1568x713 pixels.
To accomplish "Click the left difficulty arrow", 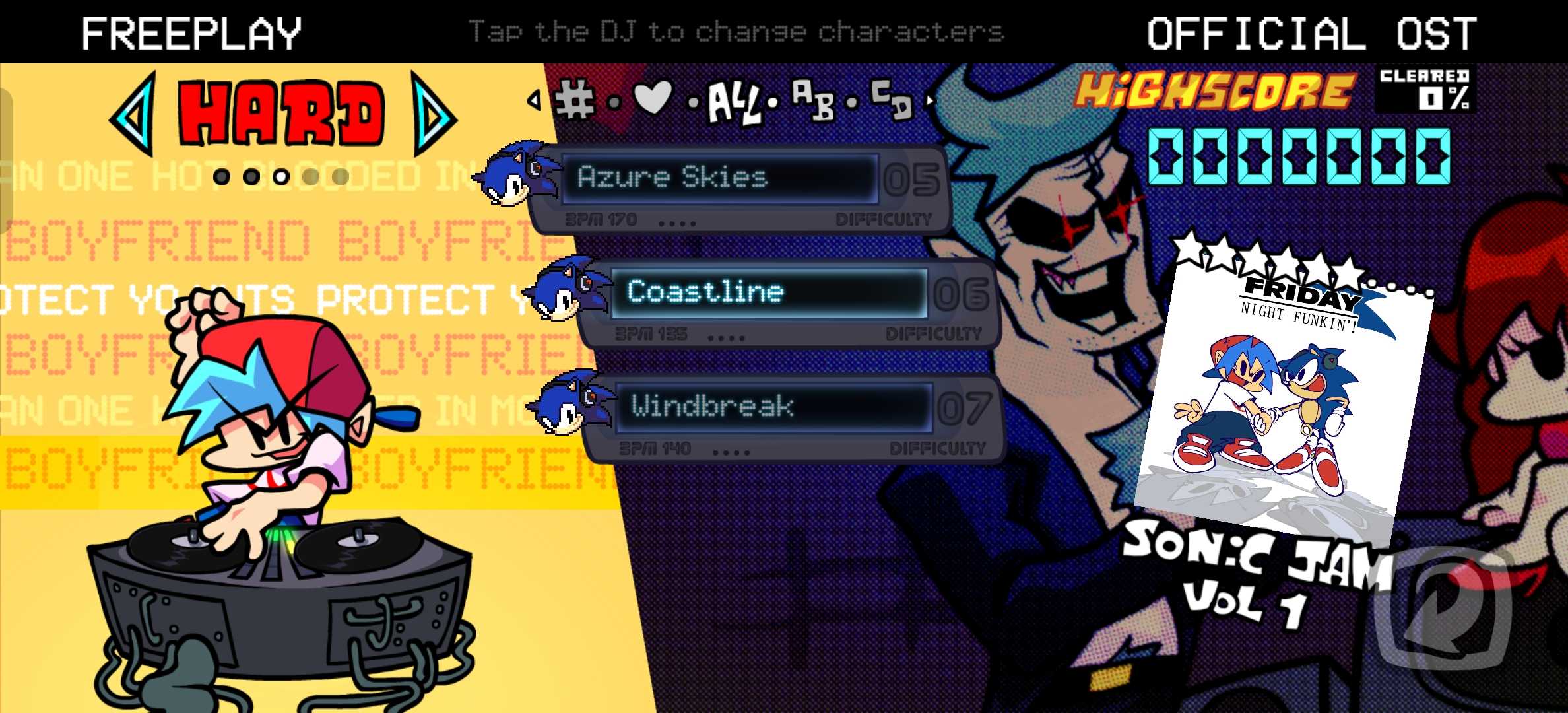I will pyautogui.click(x=135, y=113).
